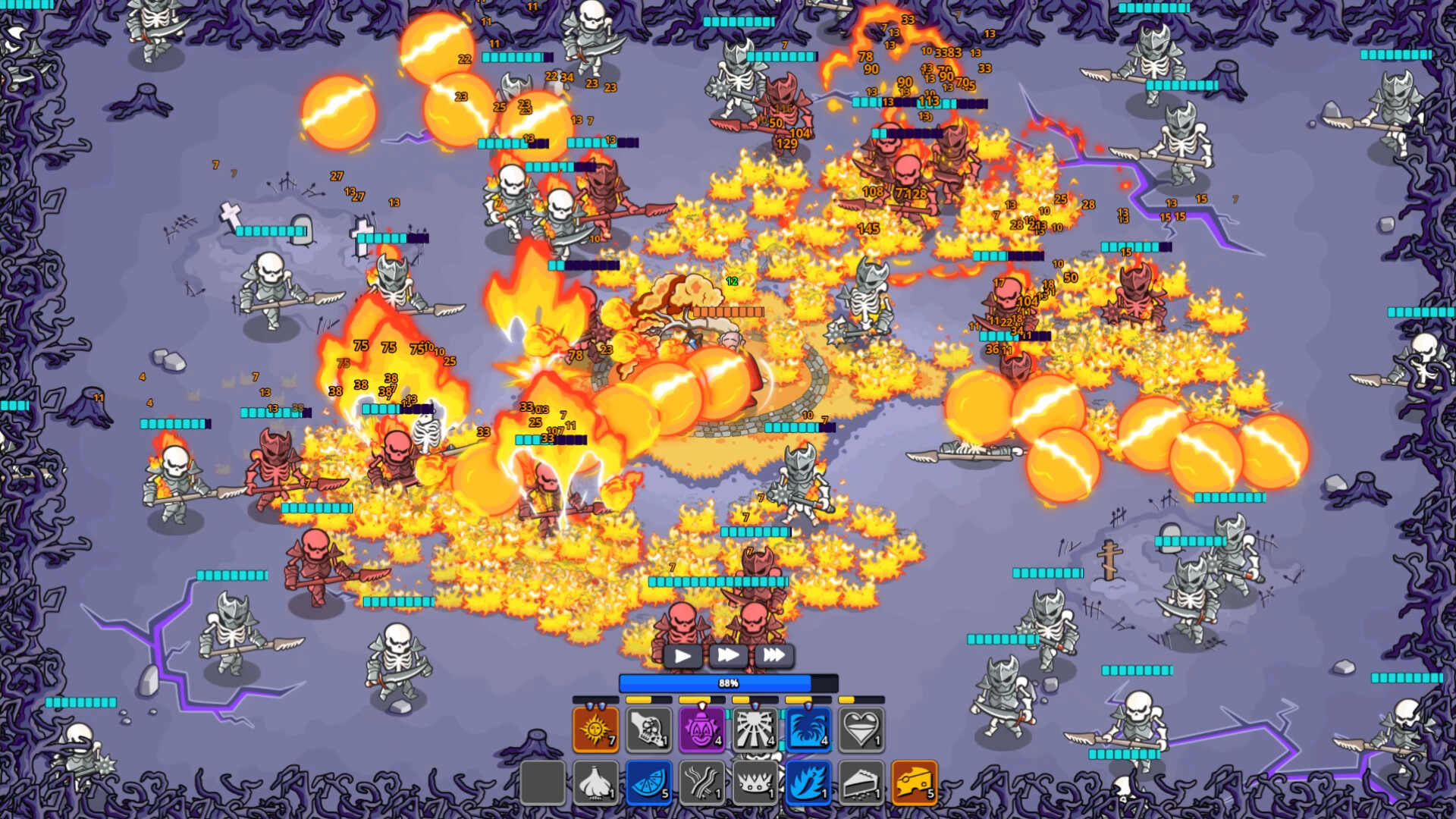This screenshot has width=1456, height=819.
Task: Use the blue lemon slice item with 5 charges
Action: pyautogui.click(x=648, y=785)
